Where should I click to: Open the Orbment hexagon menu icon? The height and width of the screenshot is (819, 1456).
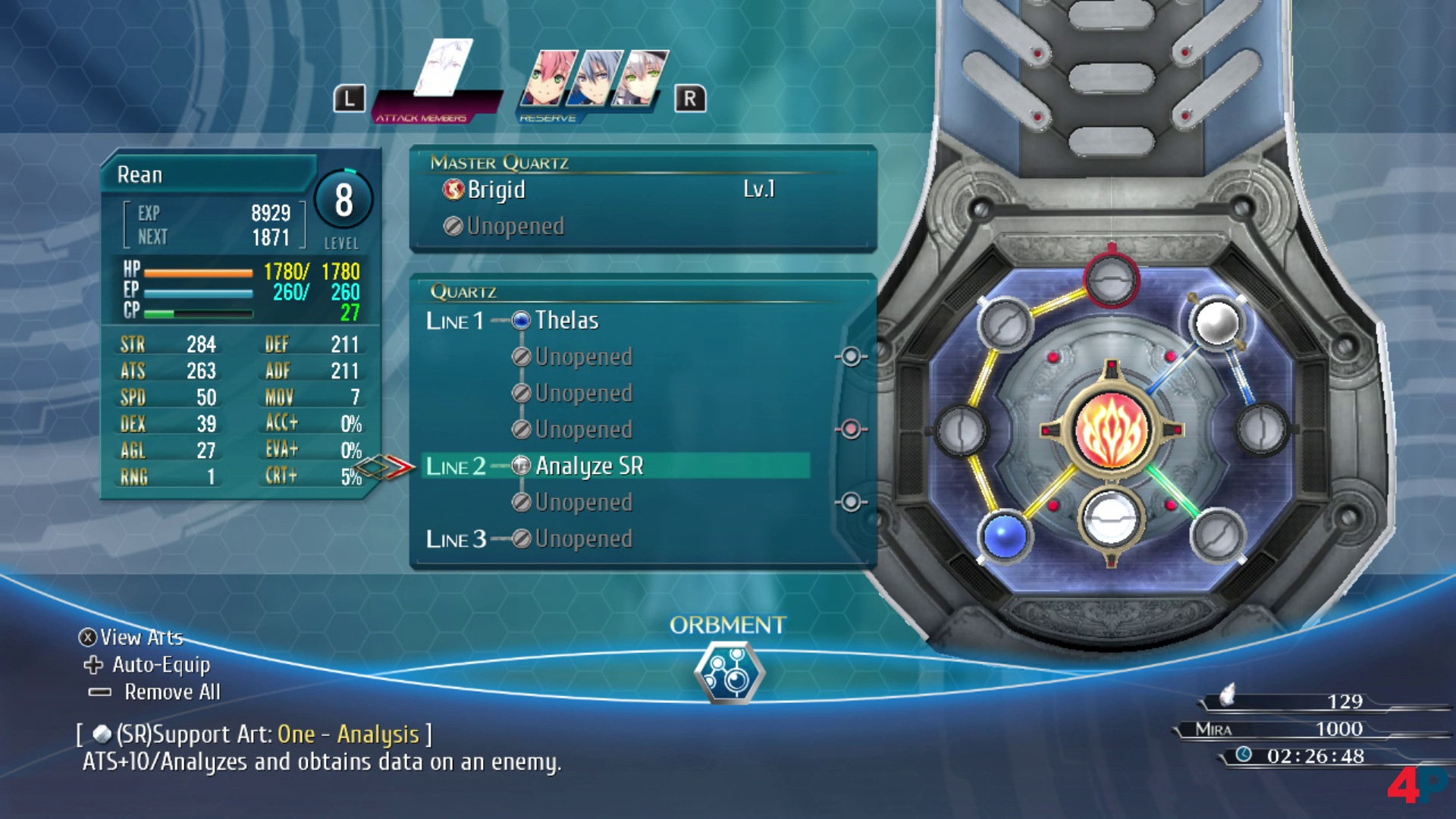(728, 672)
